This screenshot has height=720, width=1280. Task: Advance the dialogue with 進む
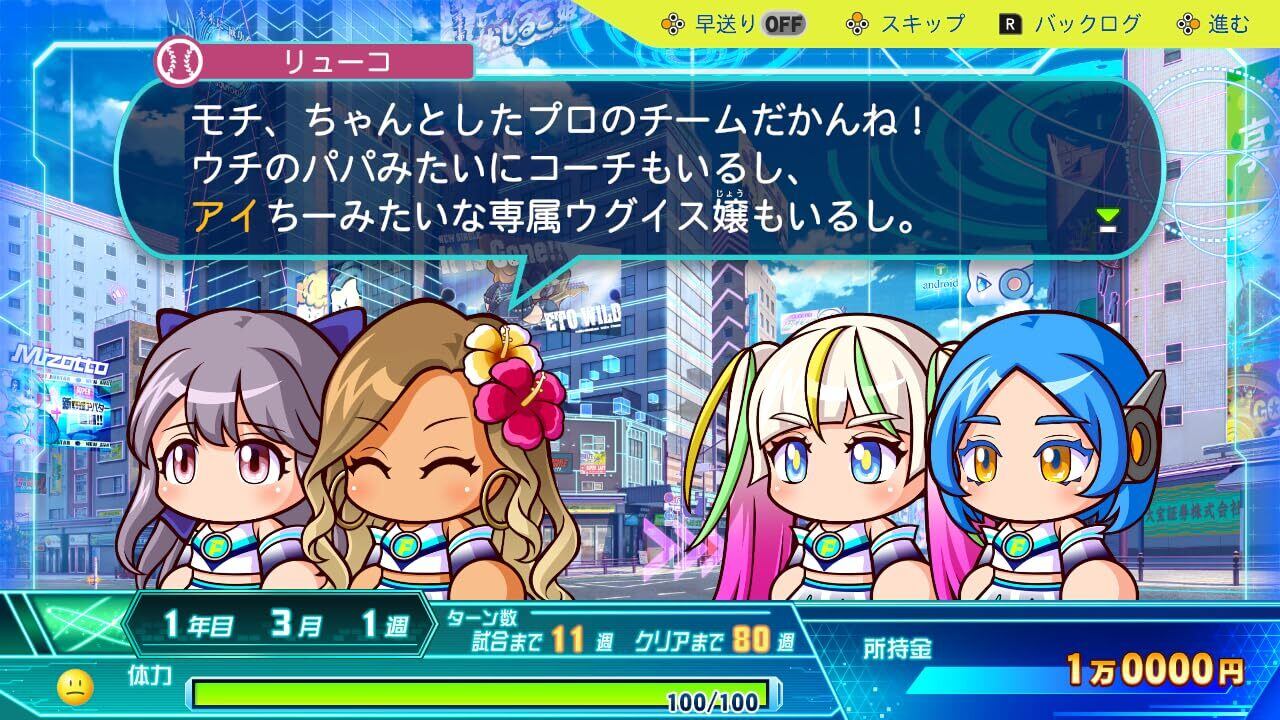coord(1213,24)
